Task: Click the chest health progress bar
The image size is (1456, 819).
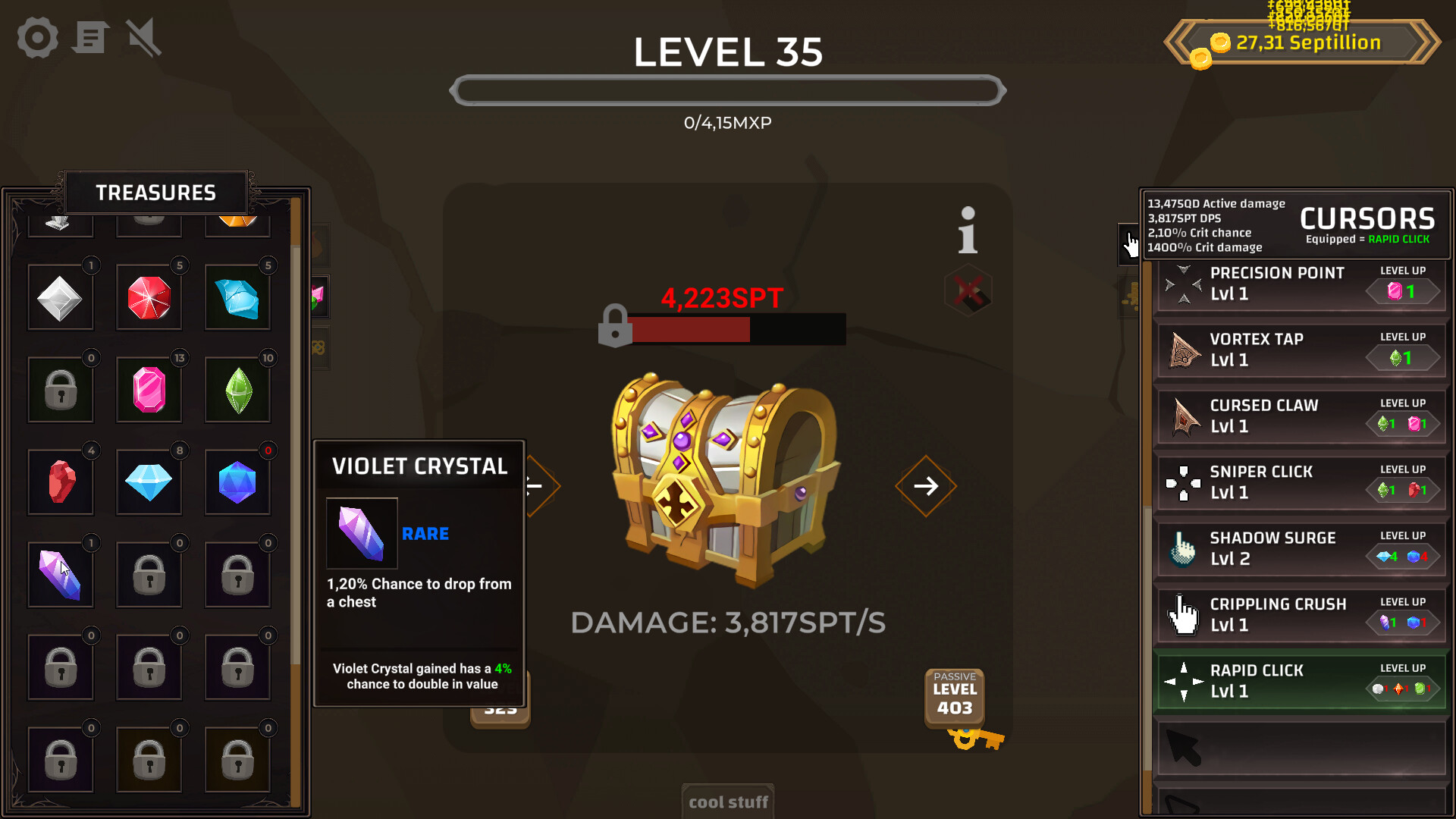Action: coord(737,329)
